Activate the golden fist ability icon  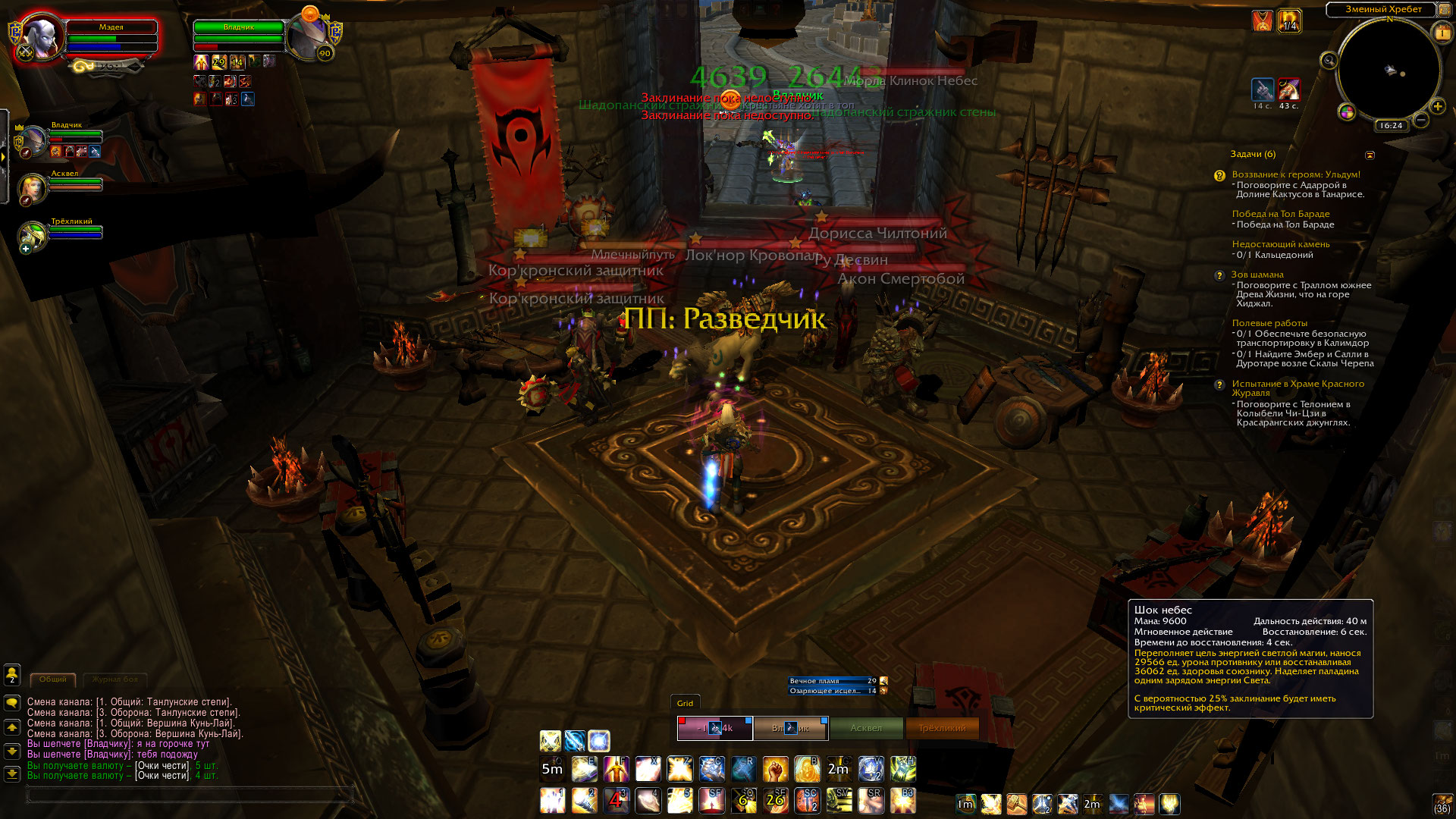tap(775, 769)
